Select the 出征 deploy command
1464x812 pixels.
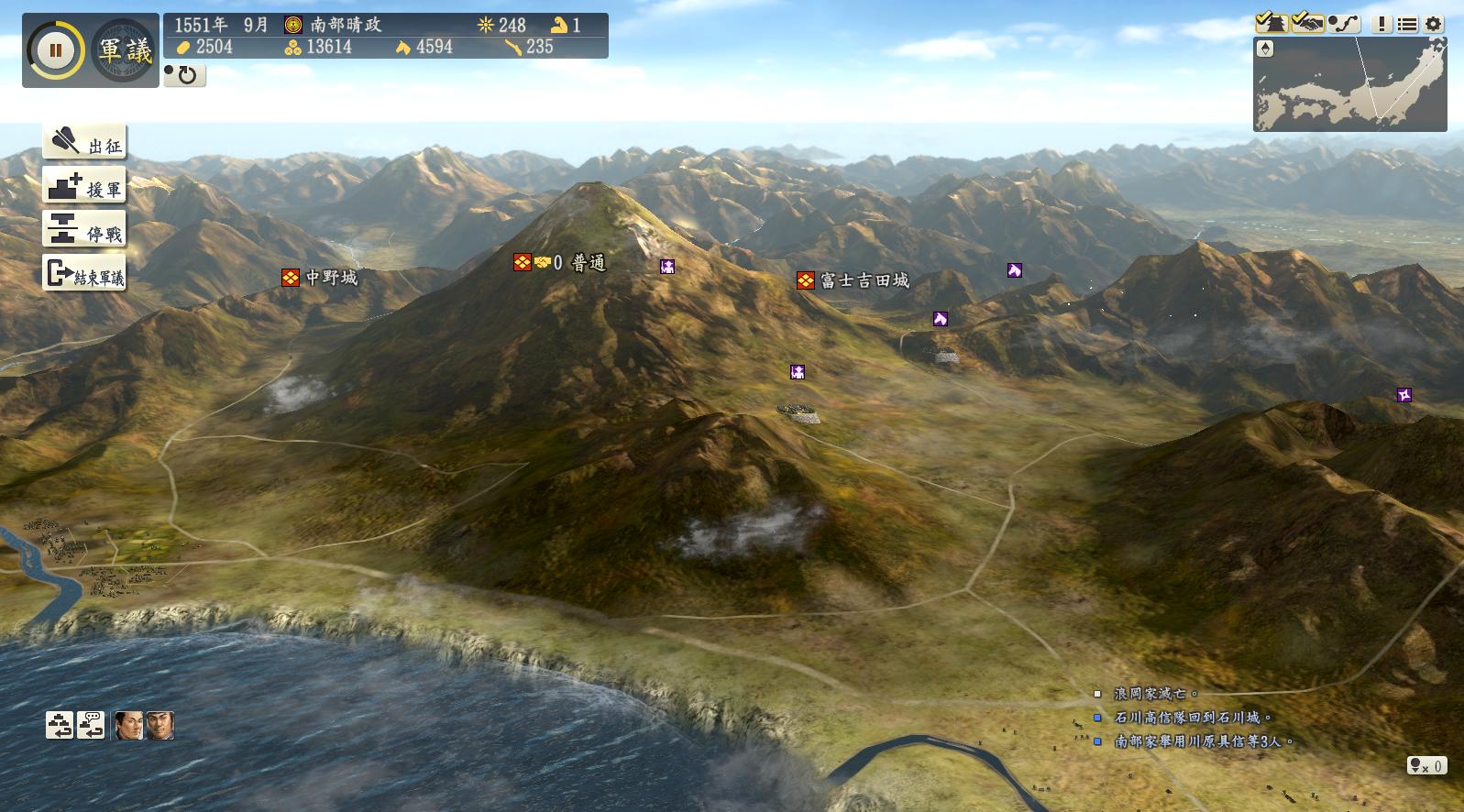(x=84, y=142)
